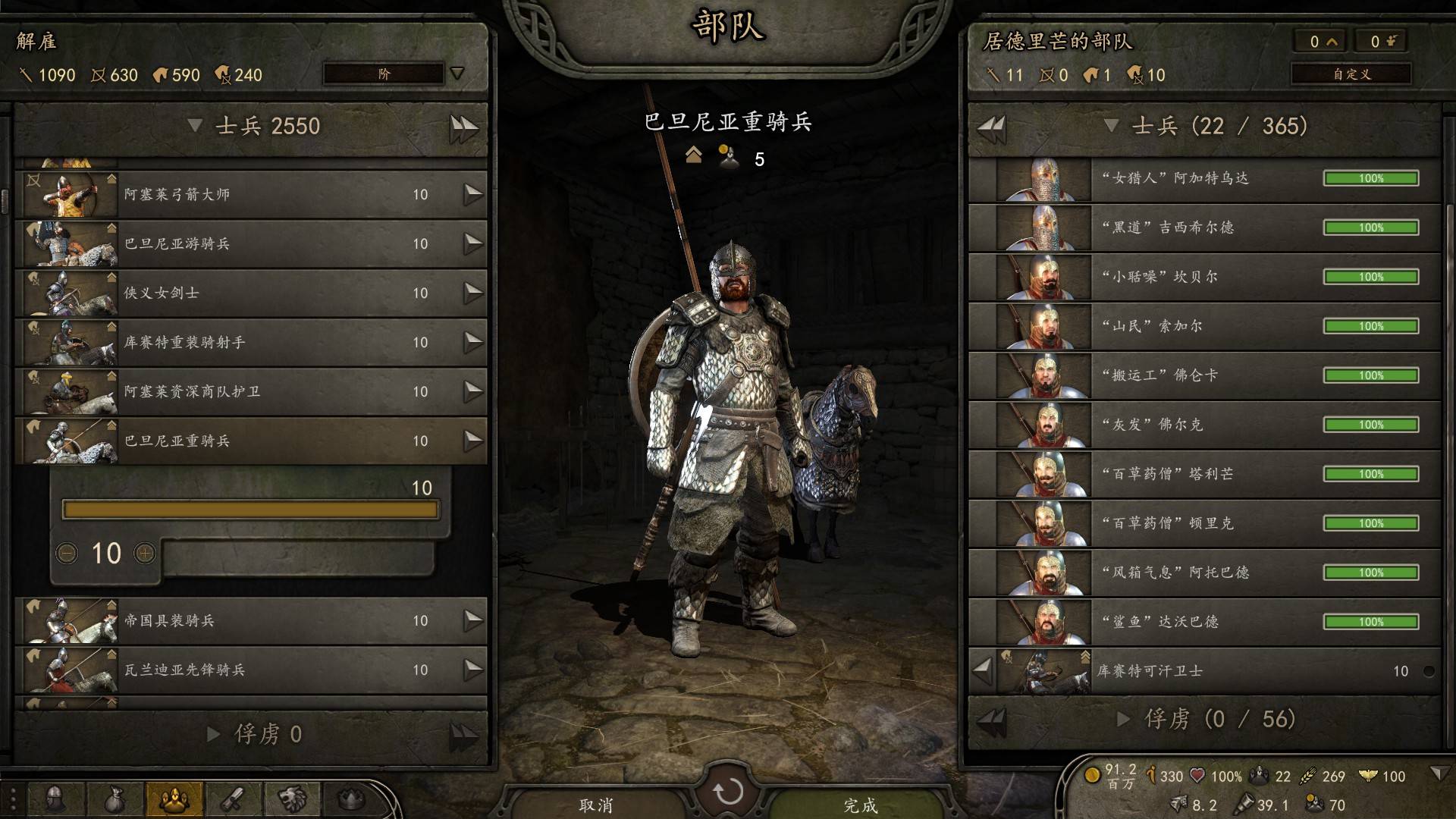Open the kingdom crown icon in bottom bar
The image size is (1456, 819).
click(350, 799)
